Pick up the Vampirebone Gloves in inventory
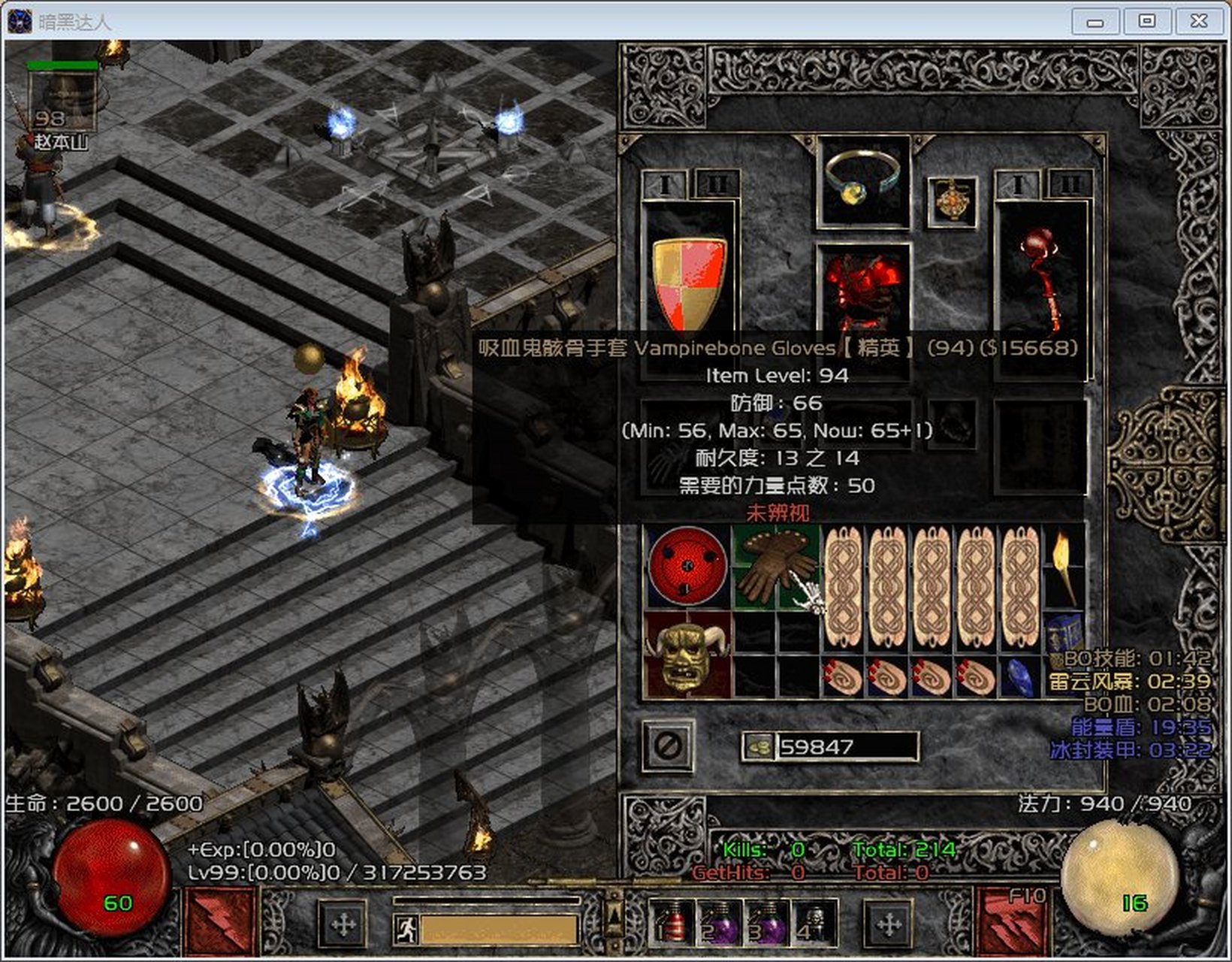 (x=775, y=567)
